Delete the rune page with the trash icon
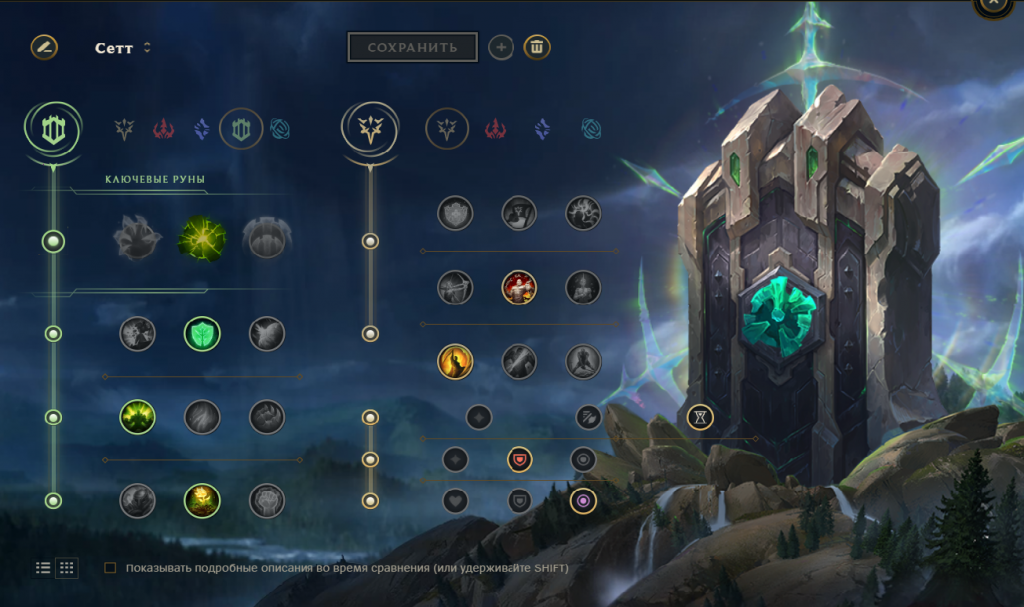 click(537, 47)
